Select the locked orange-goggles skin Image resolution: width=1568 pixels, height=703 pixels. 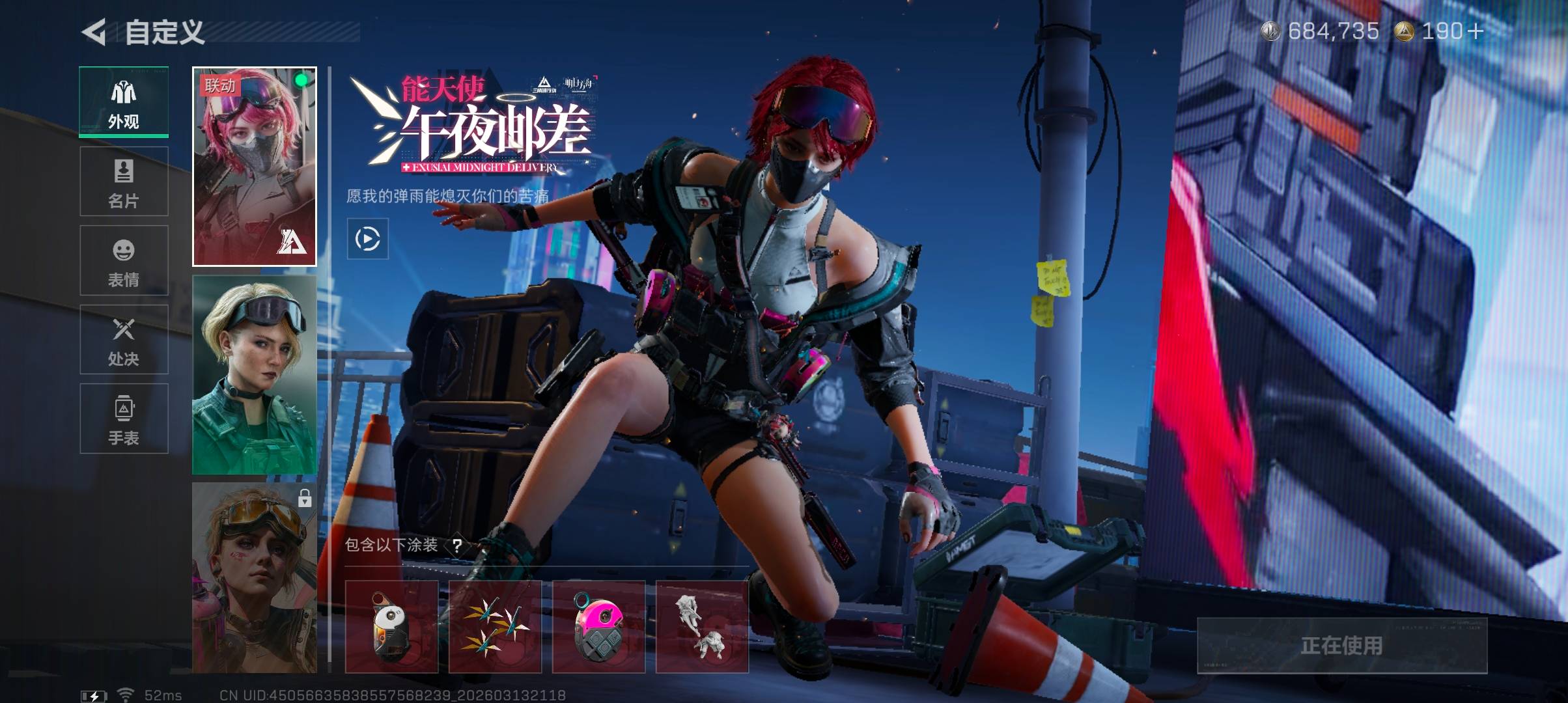pos(255,578)
